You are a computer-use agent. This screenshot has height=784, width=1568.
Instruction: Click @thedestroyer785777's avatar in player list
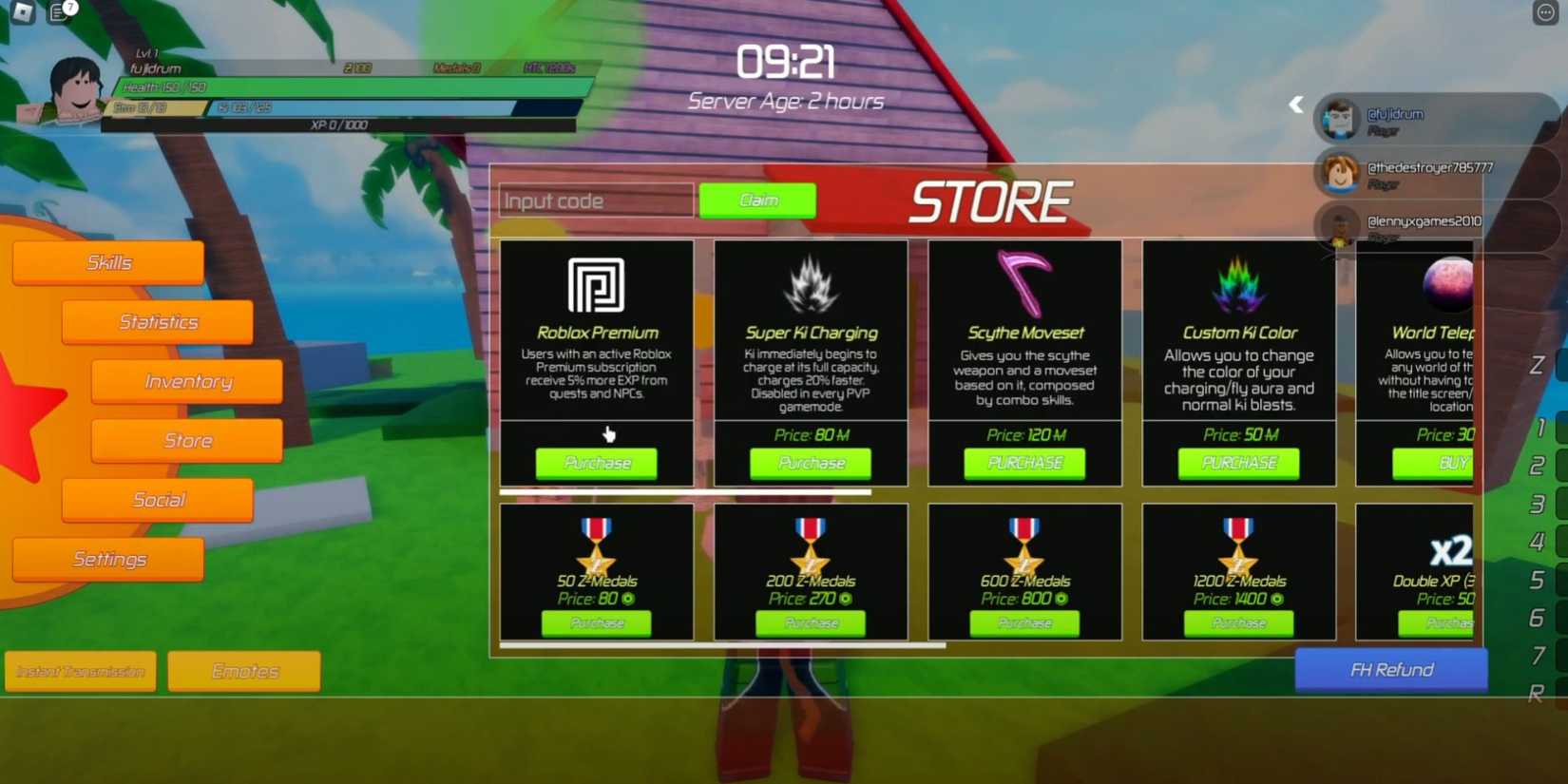[x=1342, y=173]
